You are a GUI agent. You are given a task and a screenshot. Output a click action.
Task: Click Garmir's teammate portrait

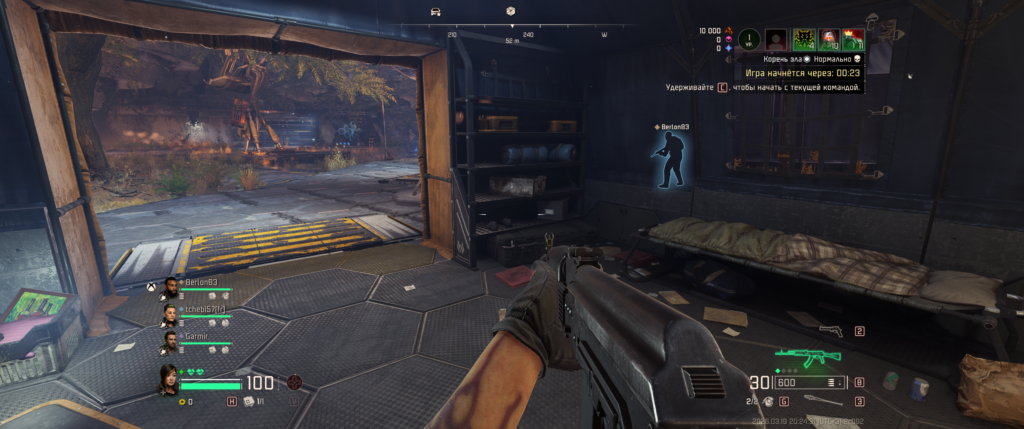click(x=171, y=341)
